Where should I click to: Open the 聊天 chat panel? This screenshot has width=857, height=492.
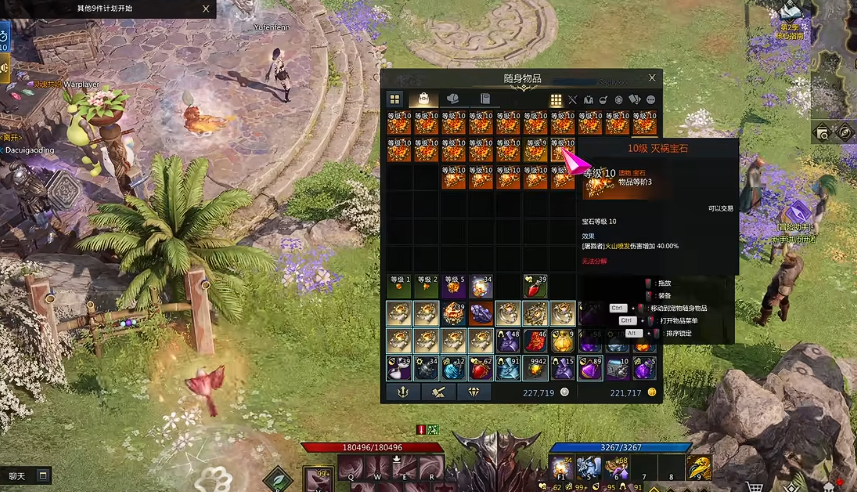coord(27,476)
